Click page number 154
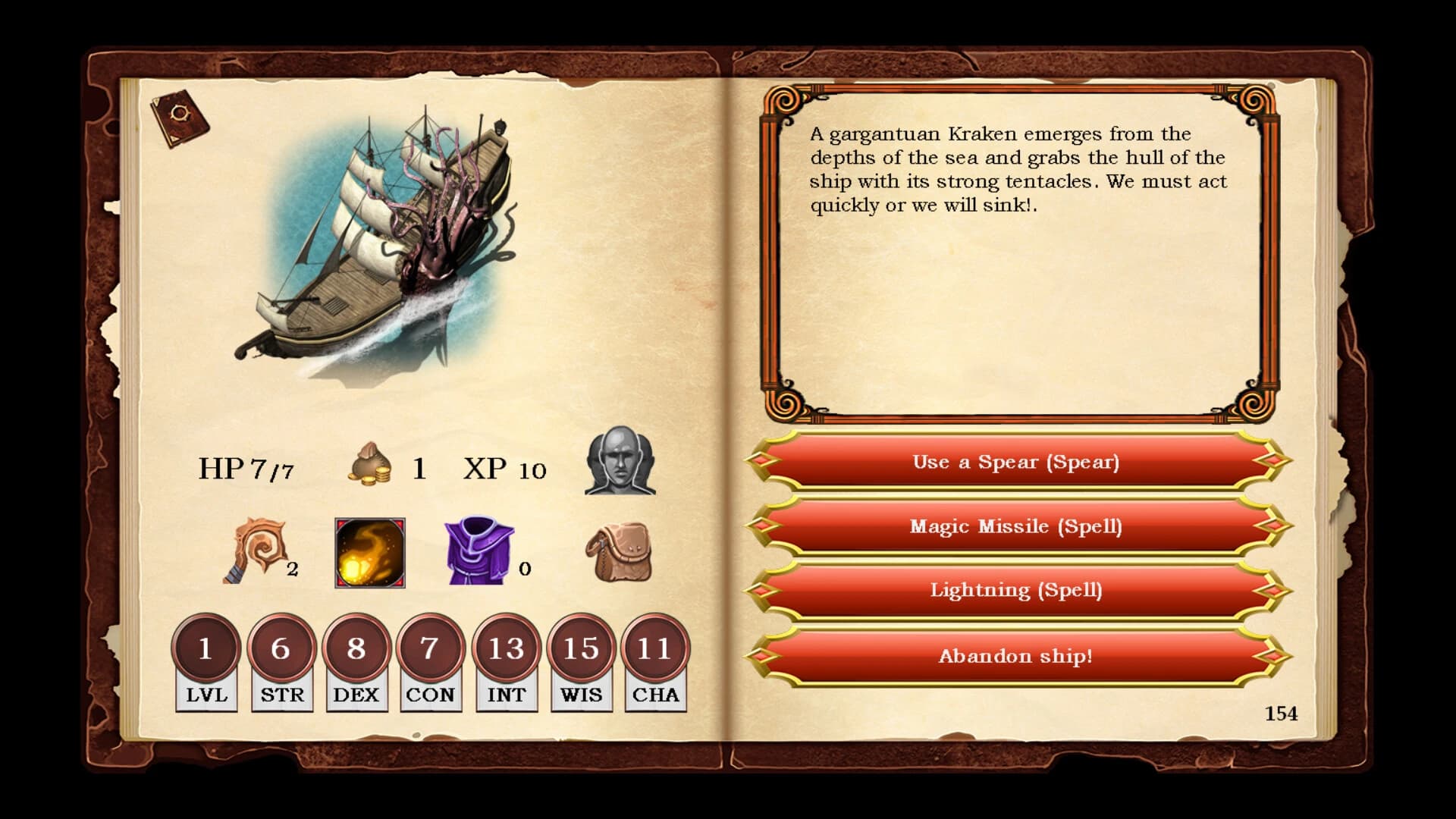Screen dimensions: 1456x819 [1281, 713]
